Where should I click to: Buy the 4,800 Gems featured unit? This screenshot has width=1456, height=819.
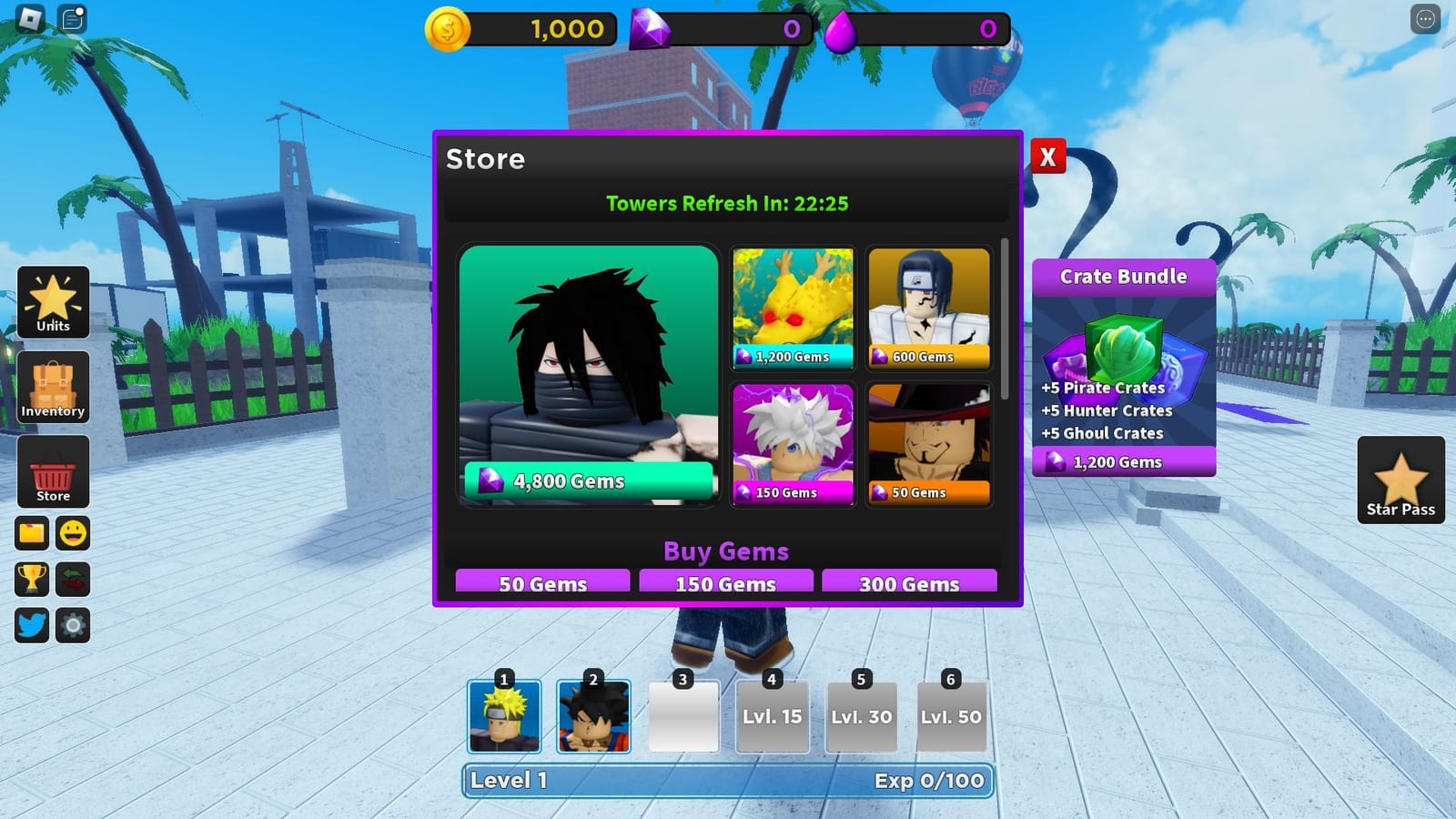coord(587,480)
